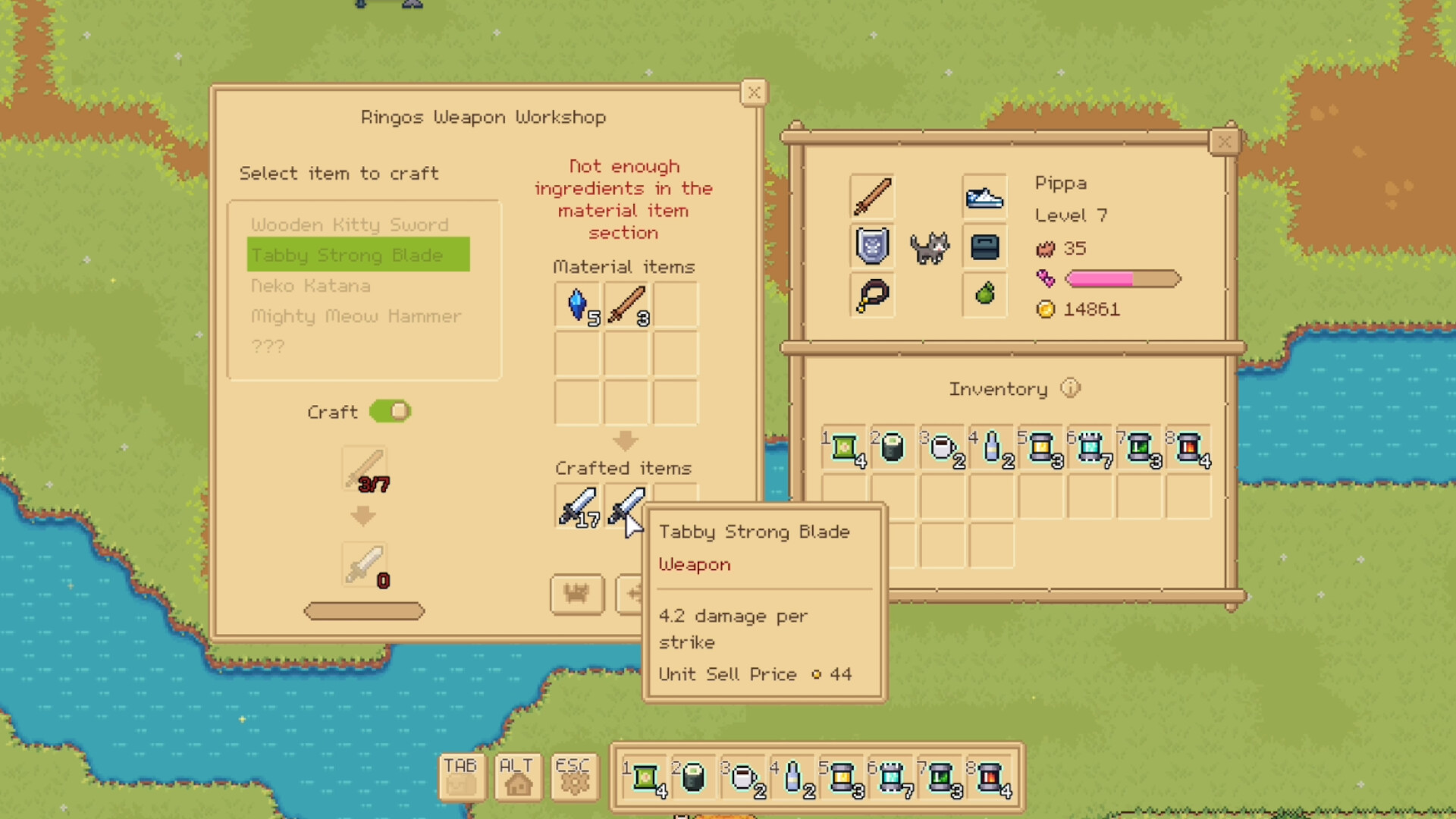Click the ESC gear icon
The width and height of the screenshot is (1456, 819).
[x=574, y=777]
